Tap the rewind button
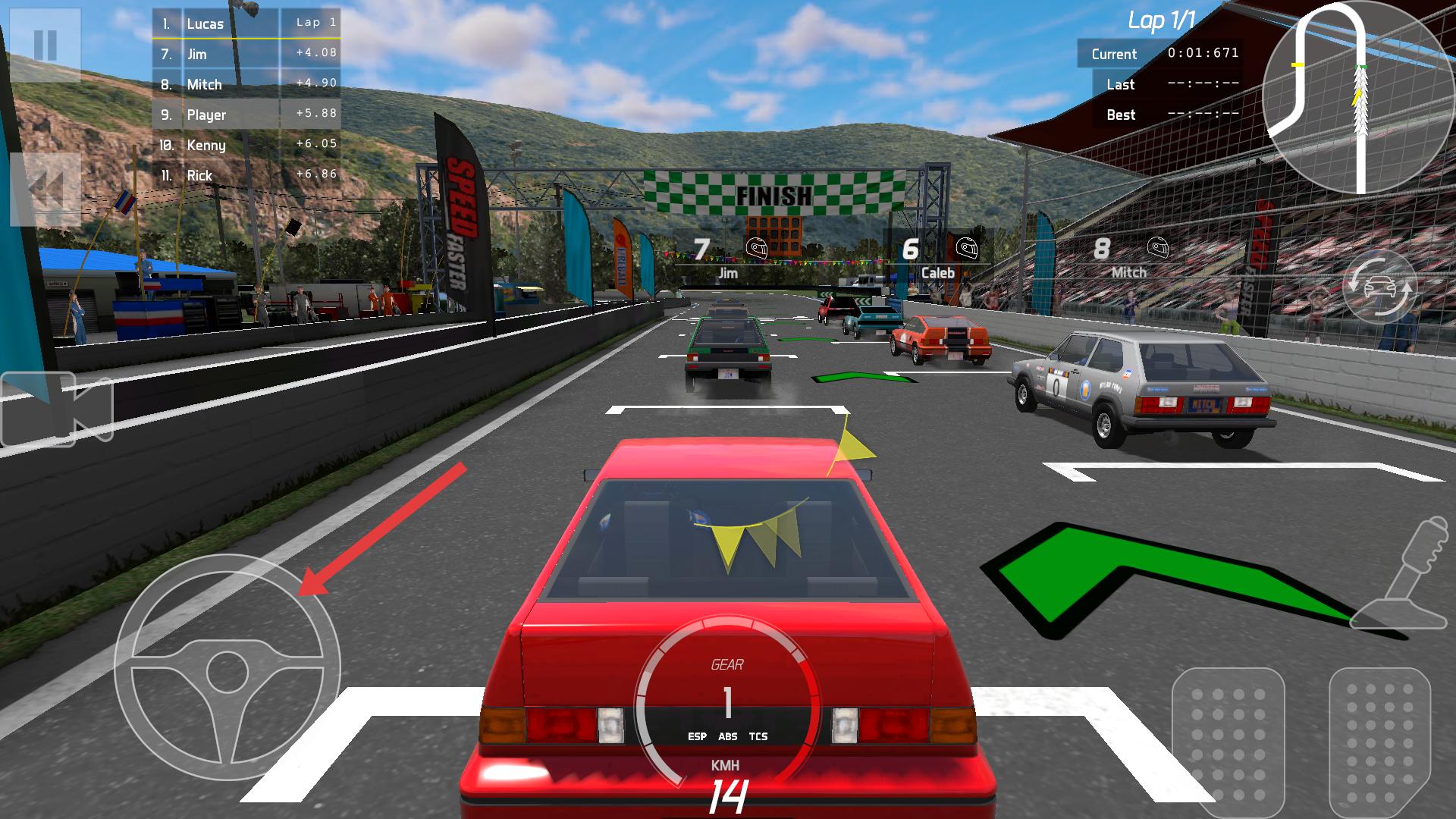 [x=45, y=188]
